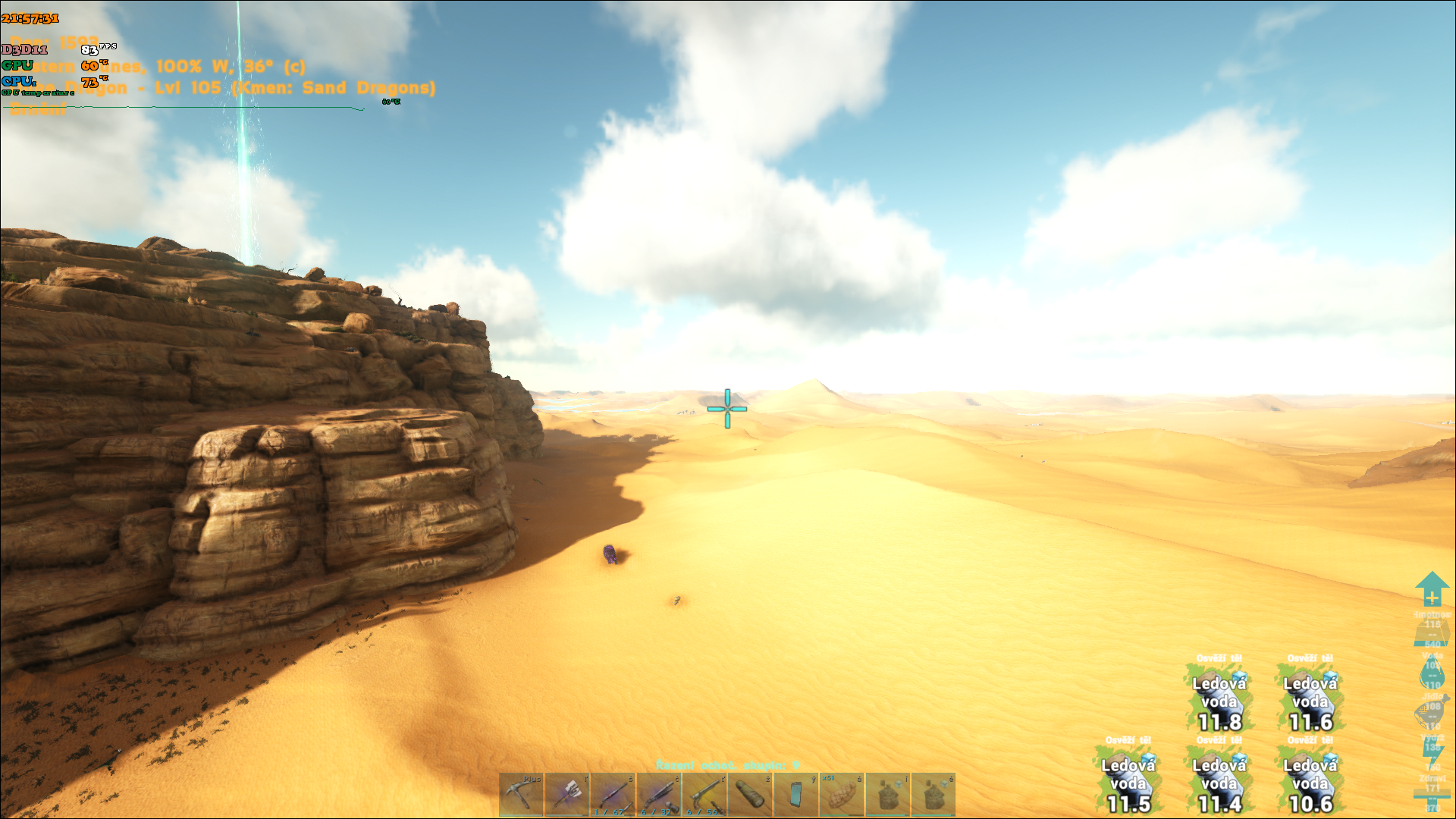Screen dimensions: 1456x819
Task: Select the rolled sleeping bag slot
Action: click(750, 795)
